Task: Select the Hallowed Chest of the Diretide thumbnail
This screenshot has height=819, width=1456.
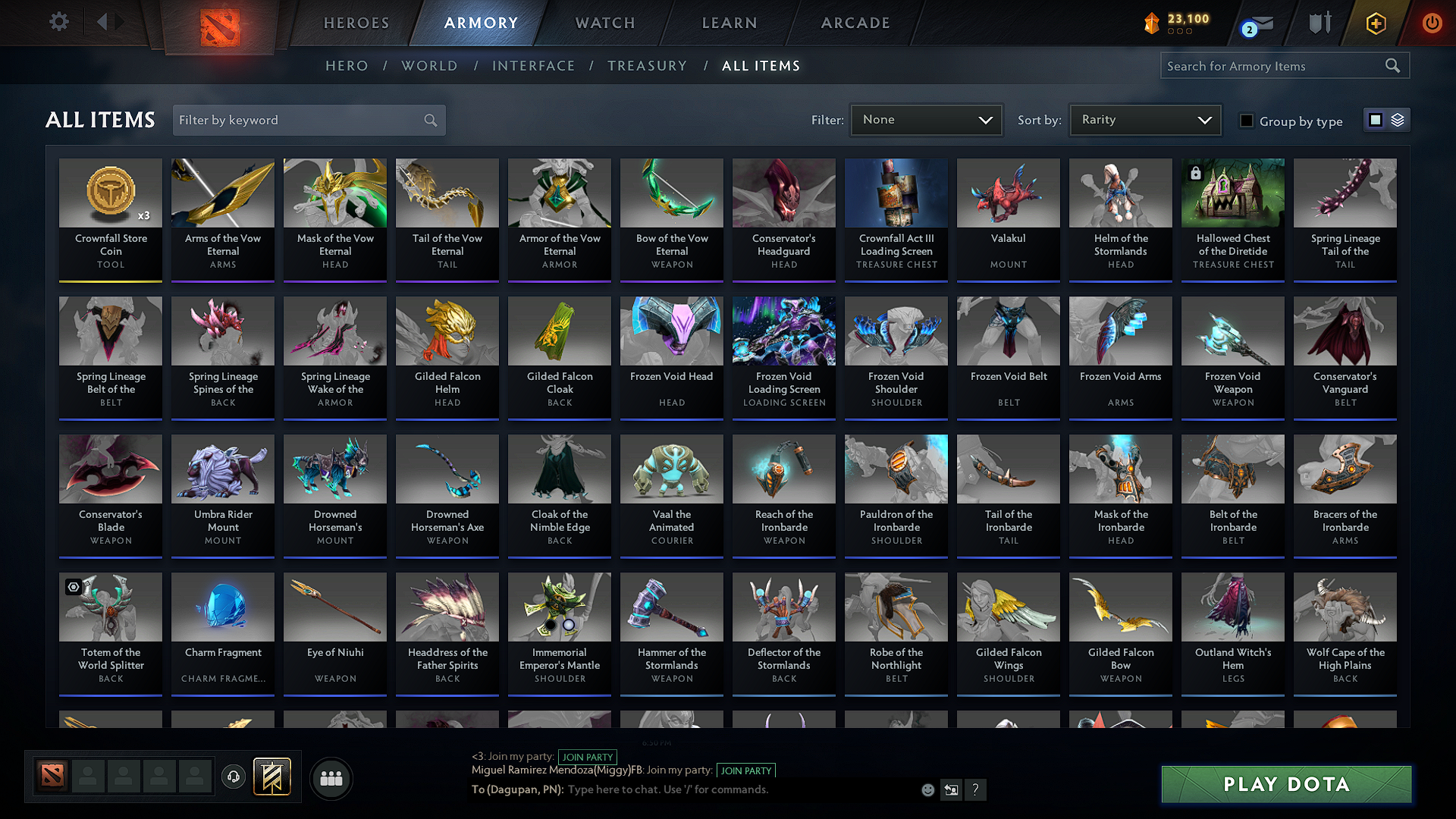Action: tap(1232, 193)
